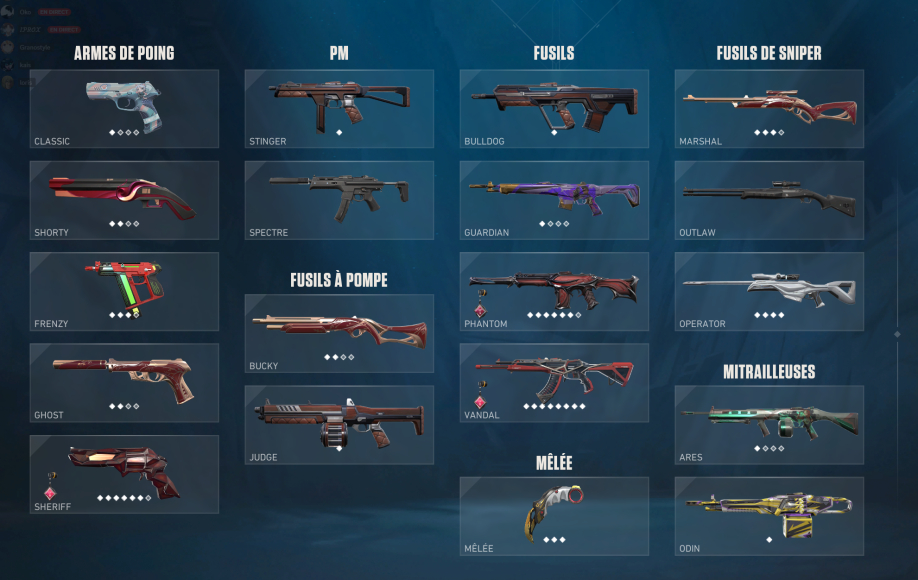This screenshot has width=918, height=580.
Task: Select the Classic pistol card
Action: (x=124, y=109)
